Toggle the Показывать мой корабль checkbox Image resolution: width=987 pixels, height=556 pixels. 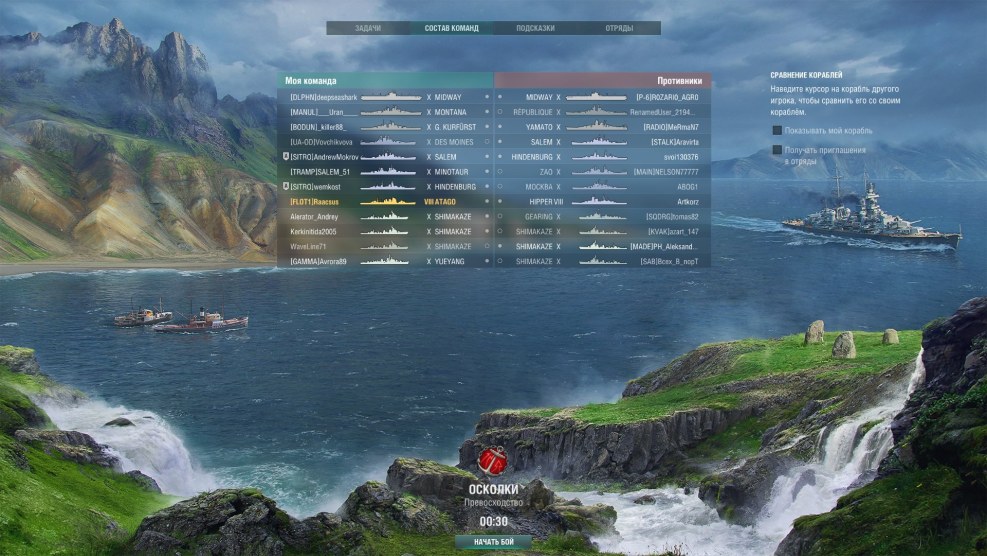(777, 130)
